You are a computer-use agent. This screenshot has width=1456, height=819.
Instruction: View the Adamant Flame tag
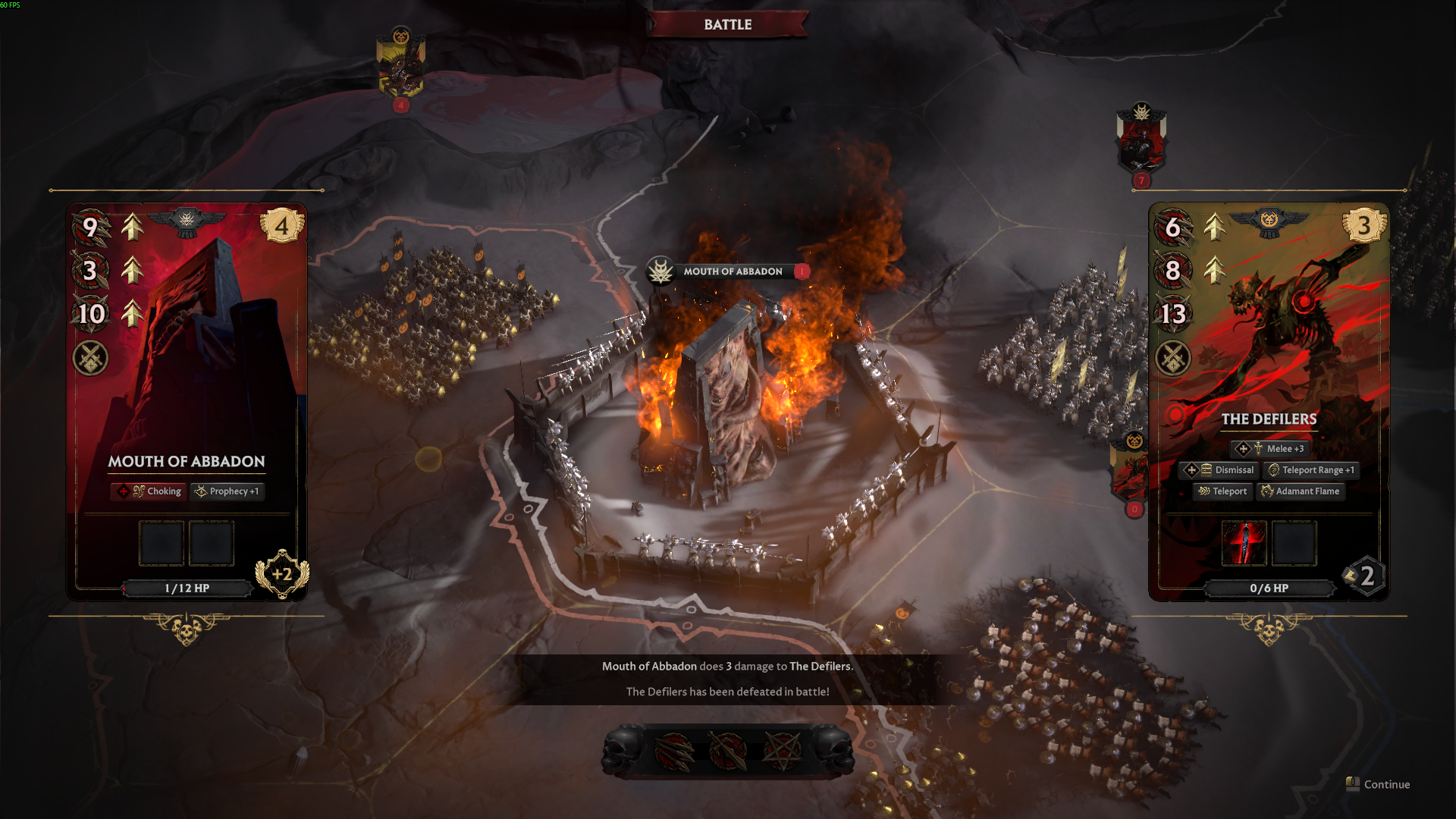tap(1301, 491)
